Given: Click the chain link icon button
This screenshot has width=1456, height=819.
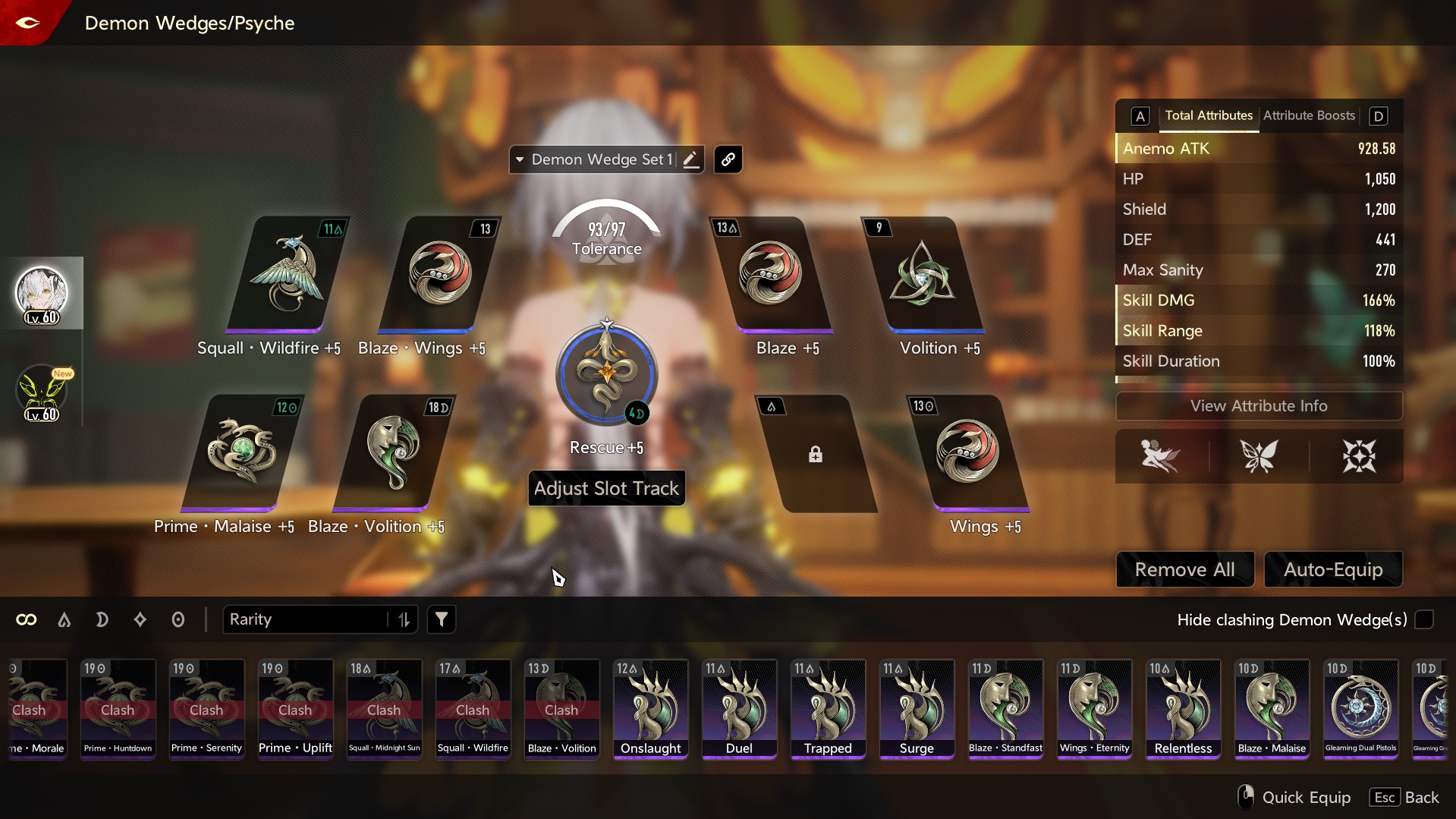Looking at the screenshot, I should [728, 159].
